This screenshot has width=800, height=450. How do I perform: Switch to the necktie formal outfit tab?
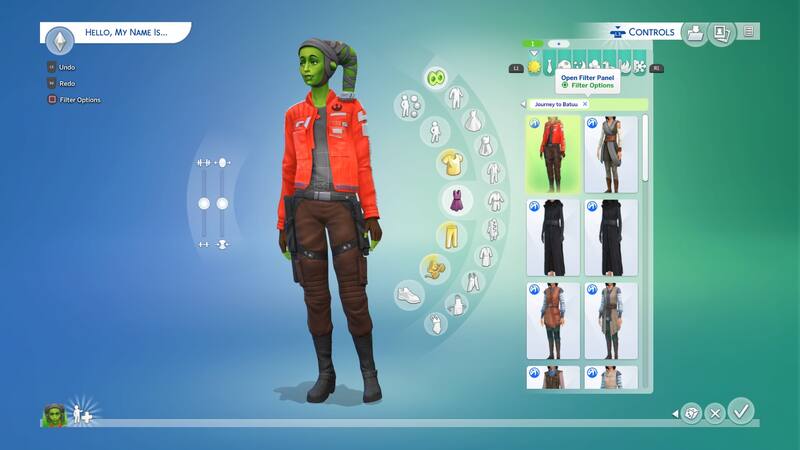(x=550, y=67)
